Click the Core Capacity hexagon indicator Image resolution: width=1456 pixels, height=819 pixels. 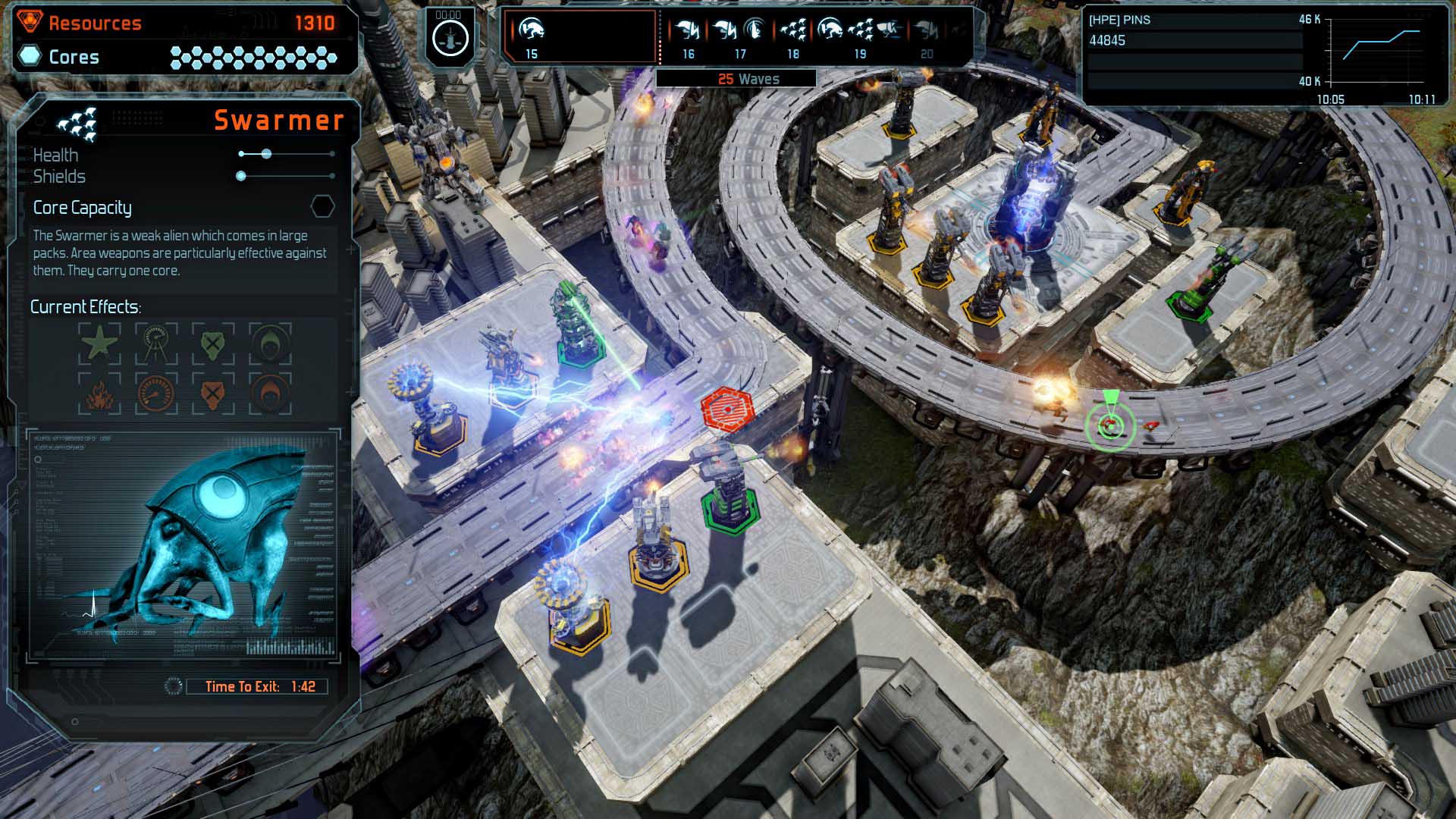pos(323,206)
